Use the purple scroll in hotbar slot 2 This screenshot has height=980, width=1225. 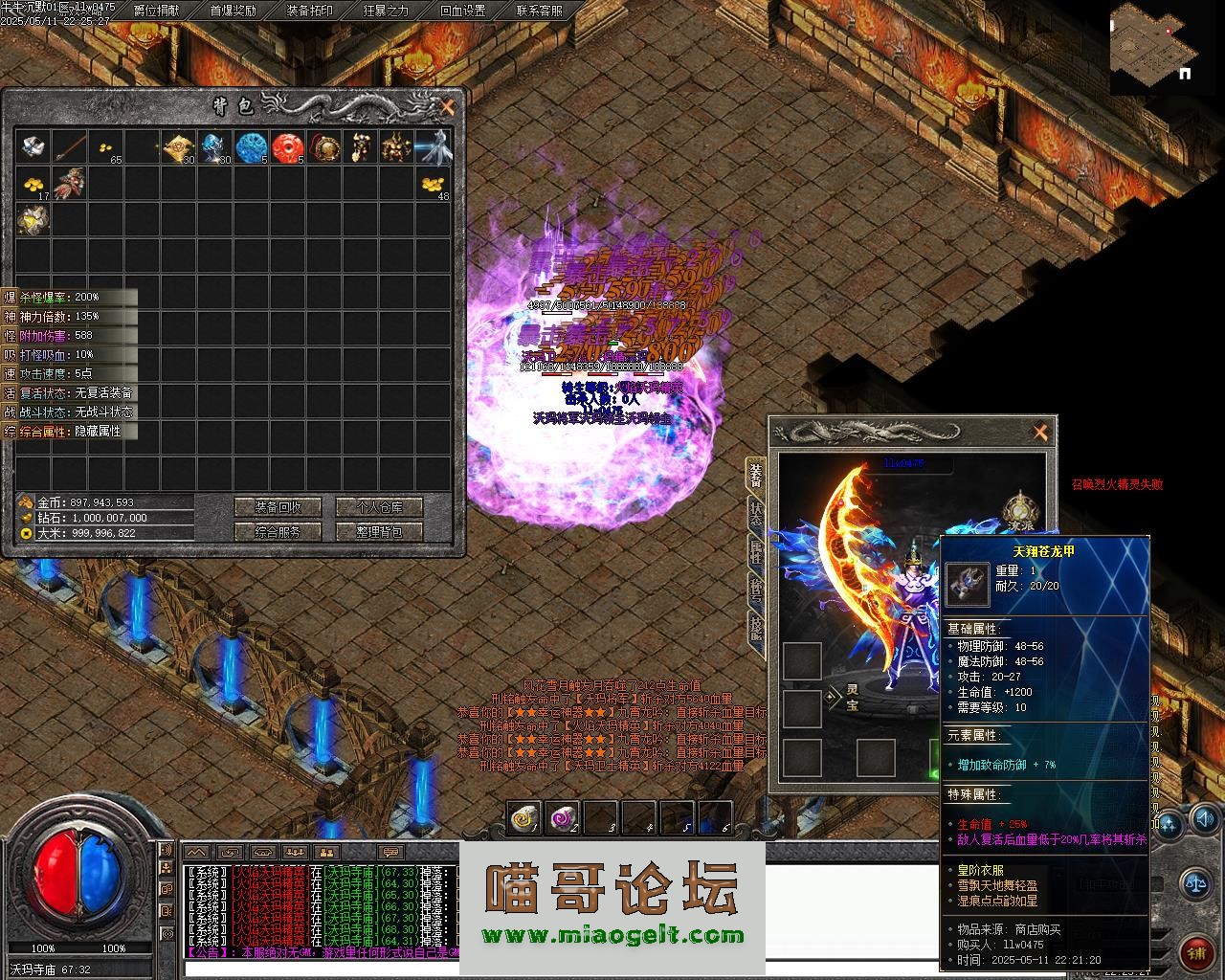pos(562,818)
